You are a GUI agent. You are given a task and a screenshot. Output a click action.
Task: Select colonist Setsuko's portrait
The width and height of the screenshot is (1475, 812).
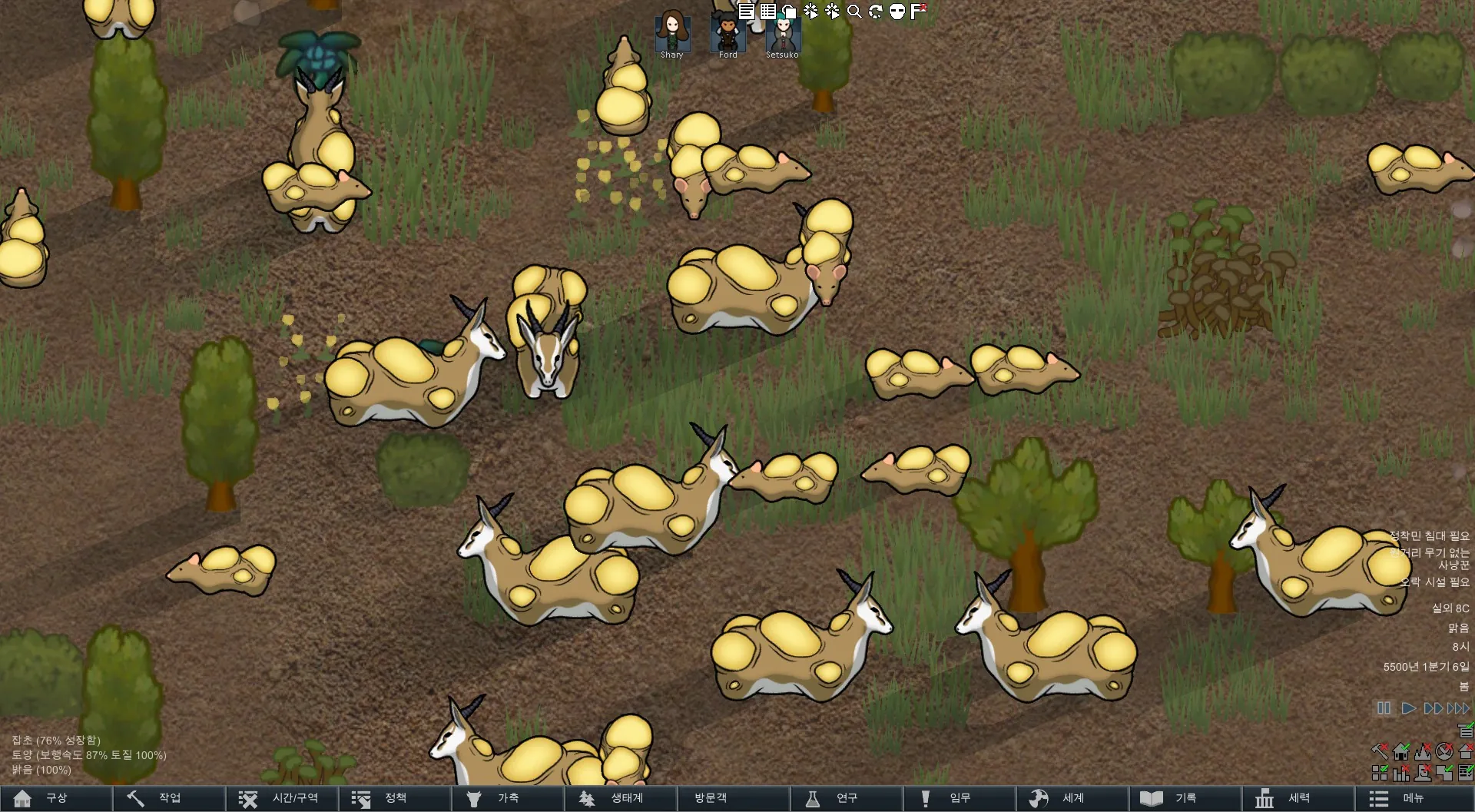click(x=782, y=32)
